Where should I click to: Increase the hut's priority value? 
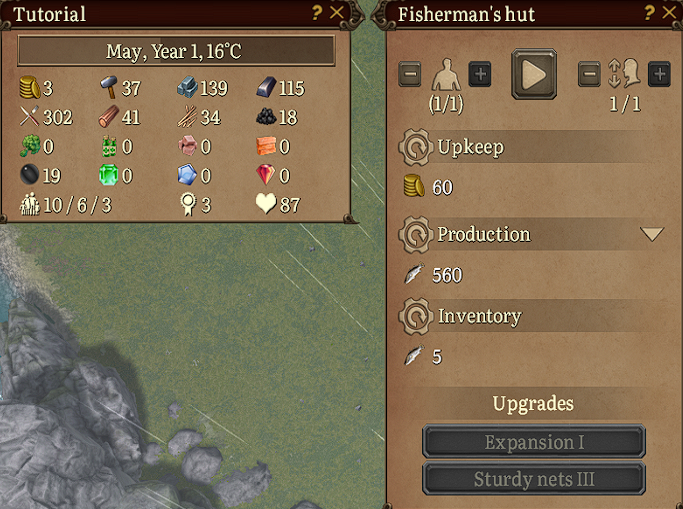point(659,74)
